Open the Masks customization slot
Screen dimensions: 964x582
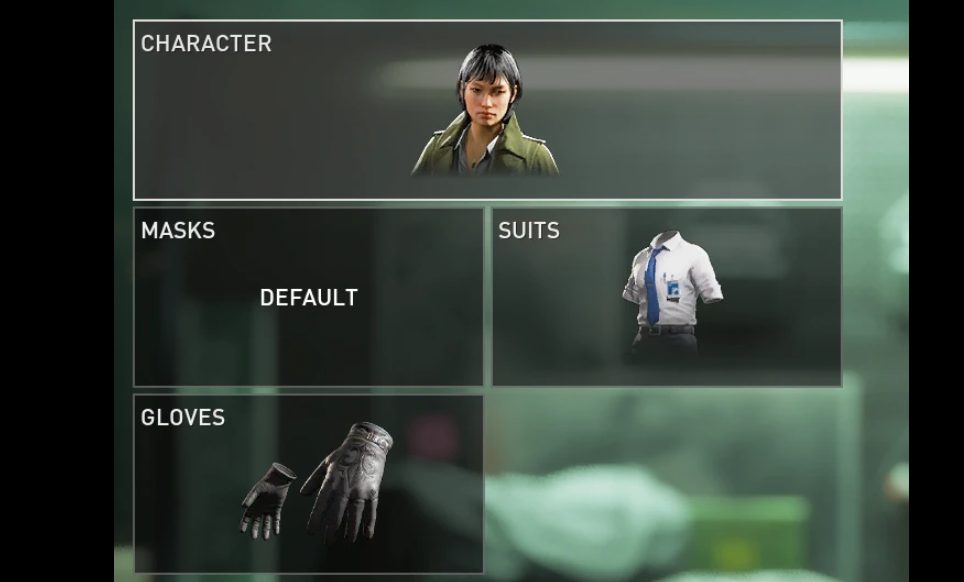click(x=308, y=297)
